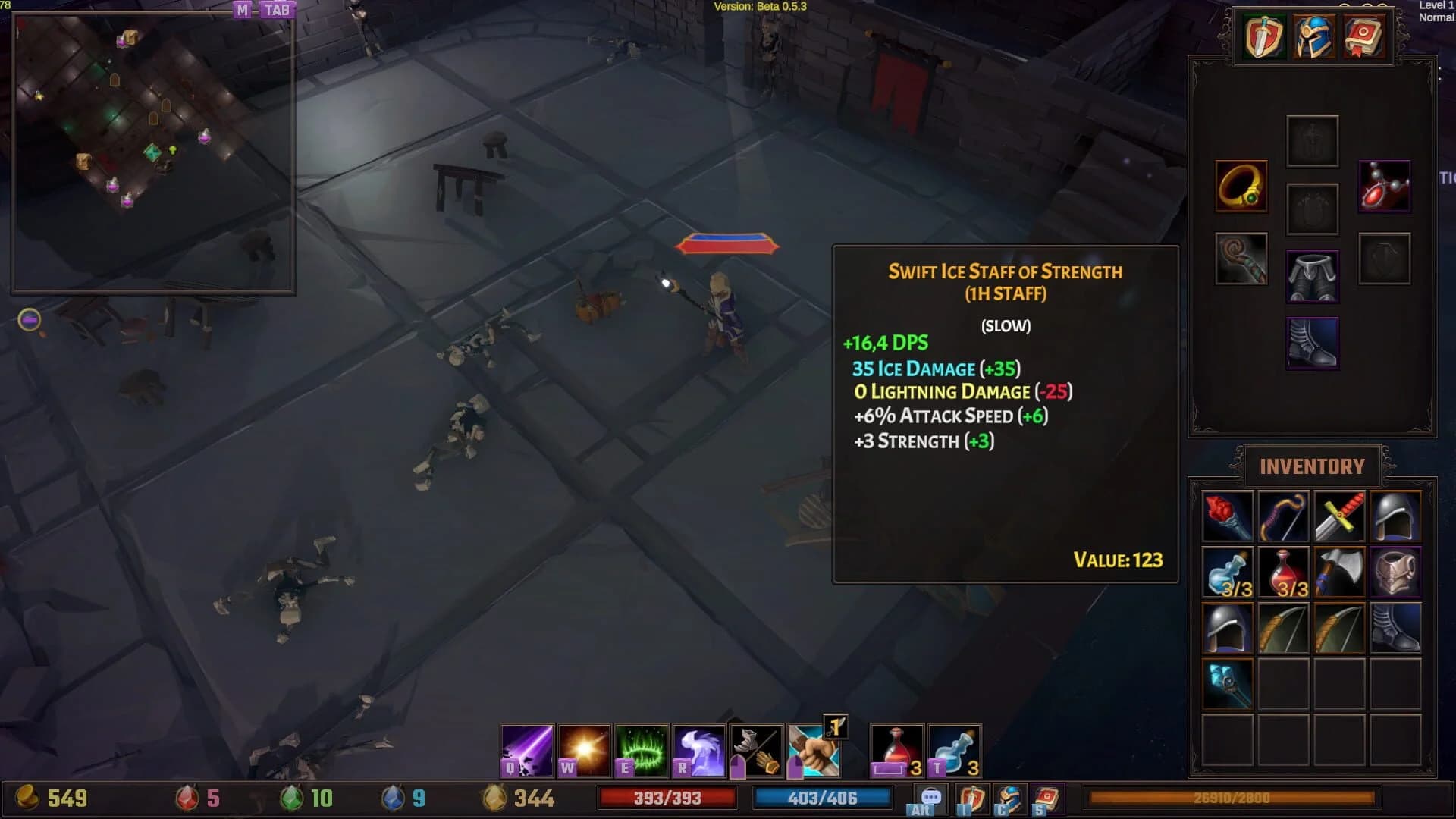The width and height of the screenshot is (1456, 819).
Task: Open the overlay via the TAB button
Action: pyautogui.click(x=278, y=11)
